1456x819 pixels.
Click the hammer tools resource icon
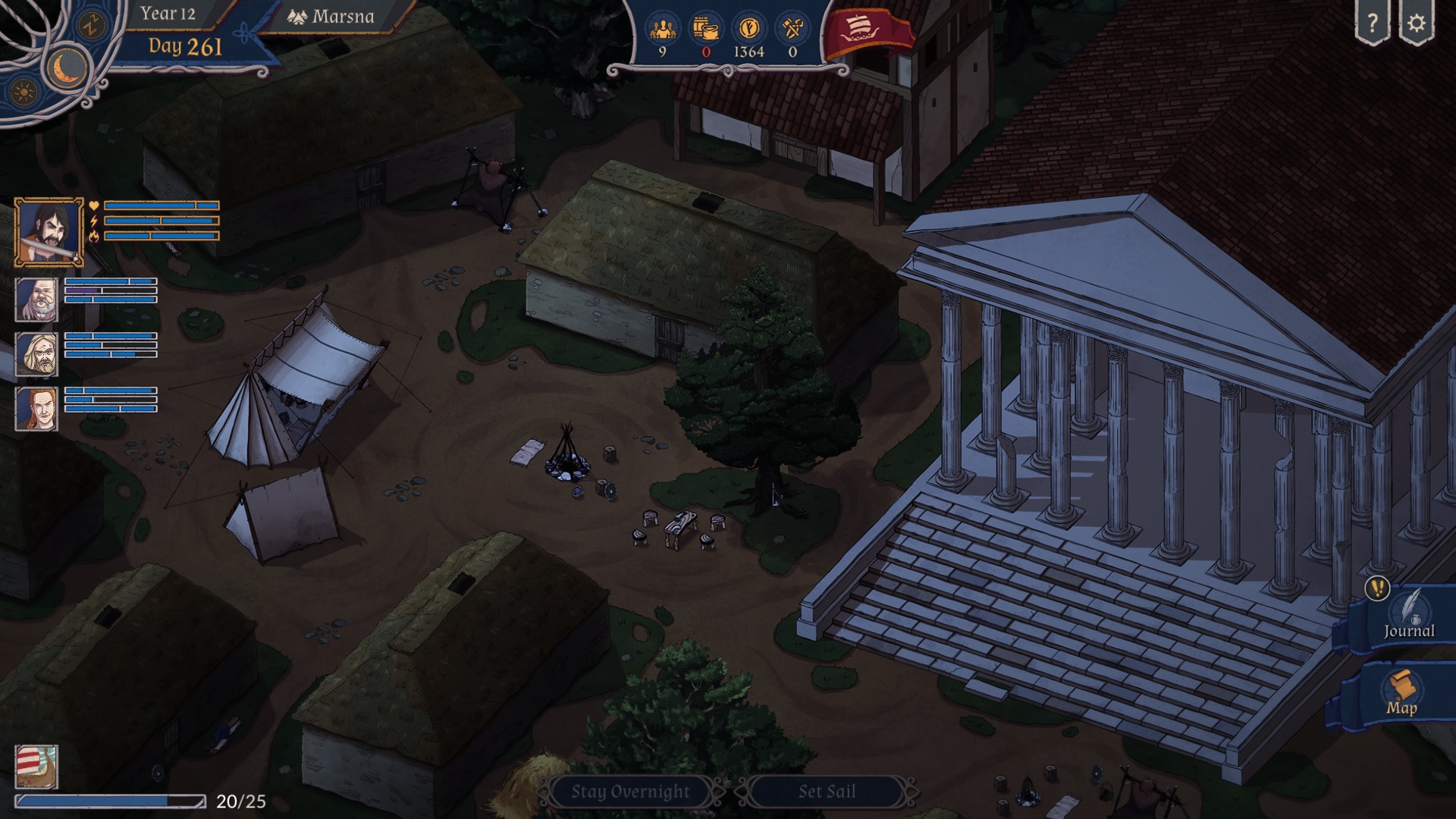[792, 30]
